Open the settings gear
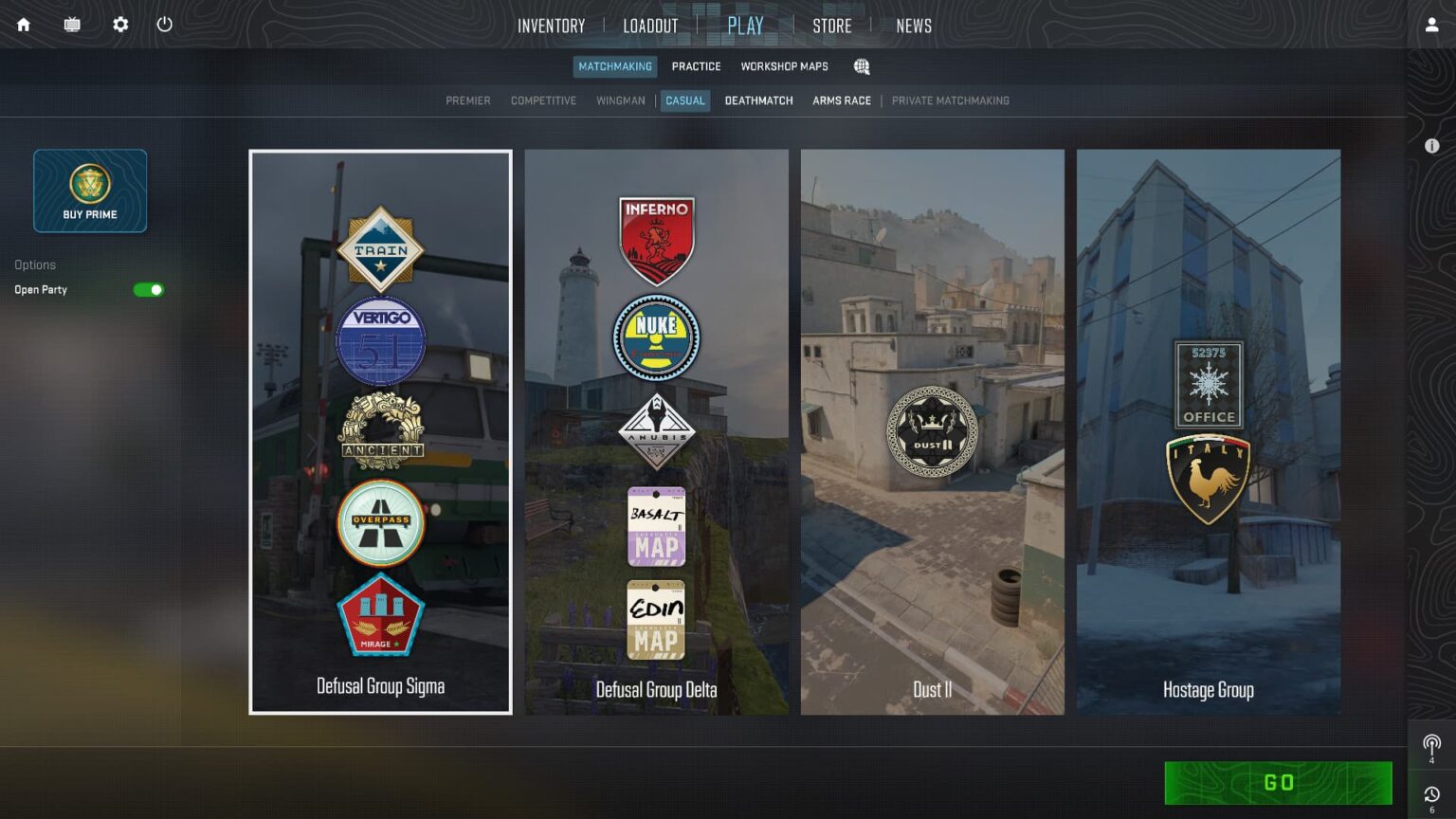The image size is (1456, 819). pos(119,25)
